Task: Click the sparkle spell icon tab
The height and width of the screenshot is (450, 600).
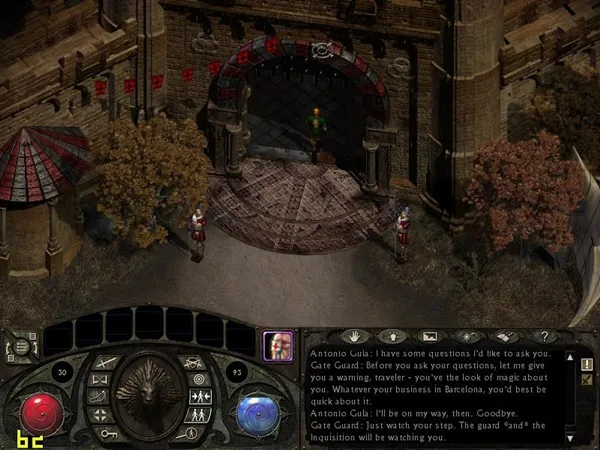Action: point(467,336)
